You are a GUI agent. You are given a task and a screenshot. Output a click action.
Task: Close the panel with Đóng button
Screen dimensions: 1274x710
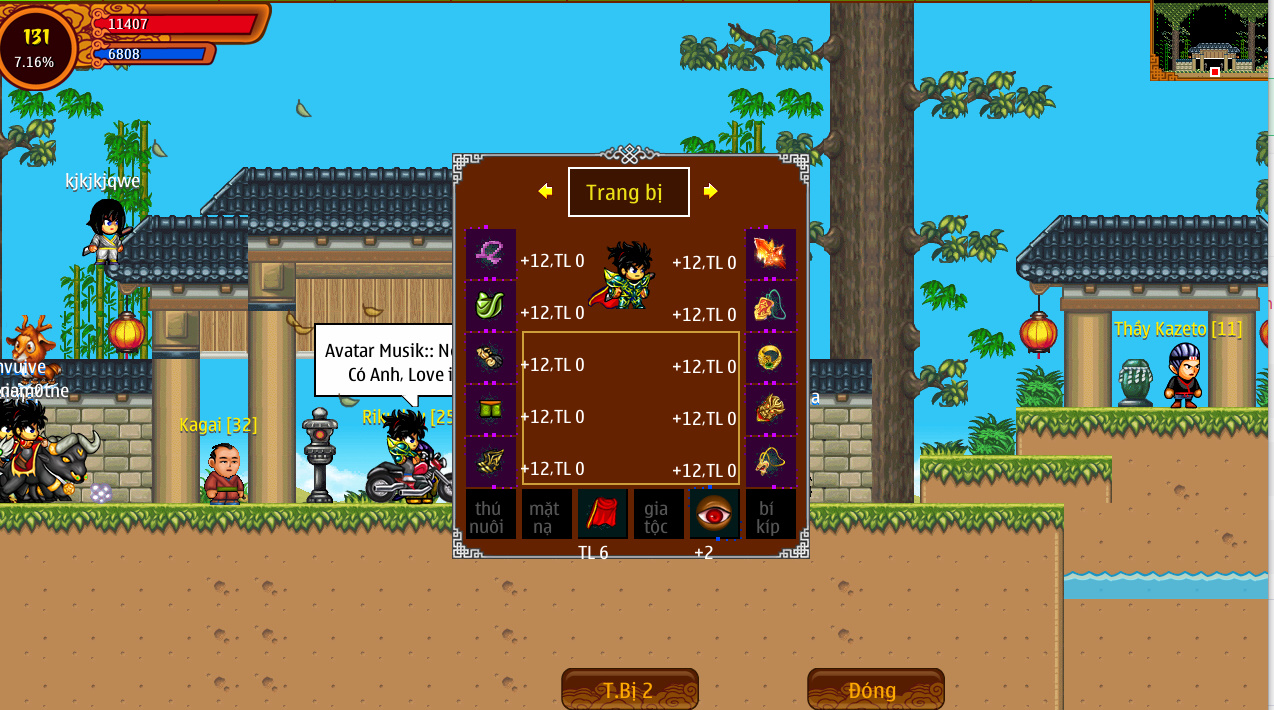(875, 690)
